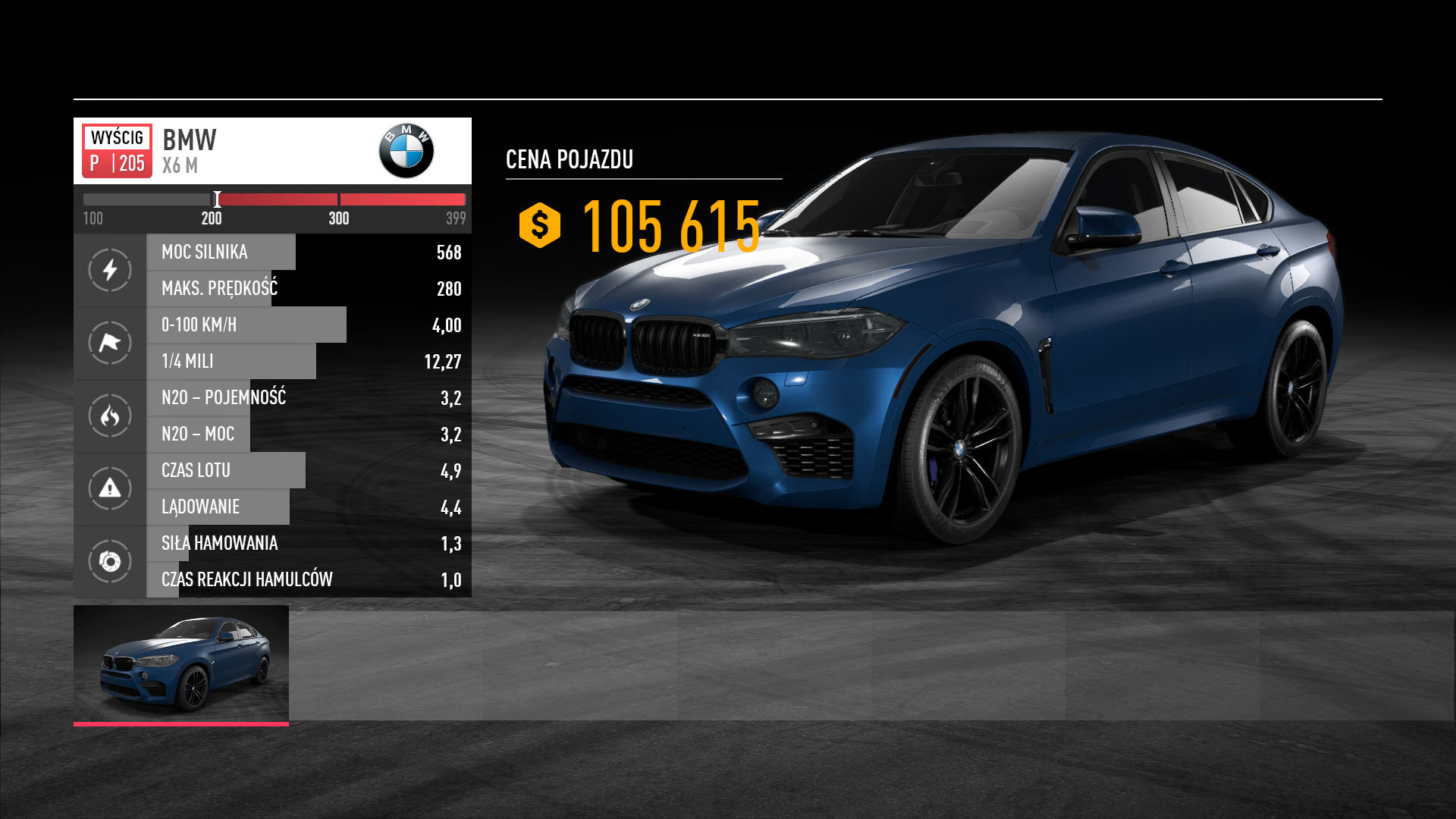Click the lightning bolt engine power icon
Screen dimensions: 1456x819
point(110,270)
